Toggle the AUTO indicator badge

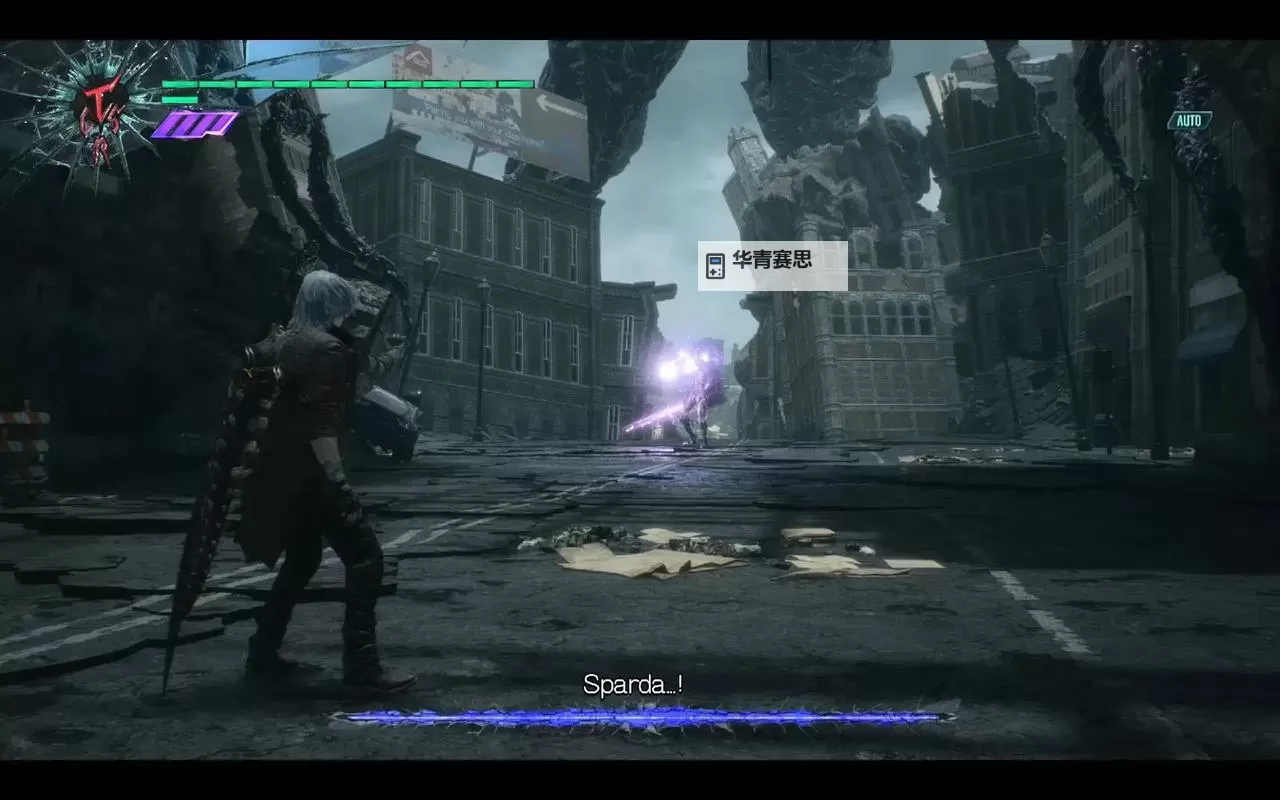pos(1189,121)
